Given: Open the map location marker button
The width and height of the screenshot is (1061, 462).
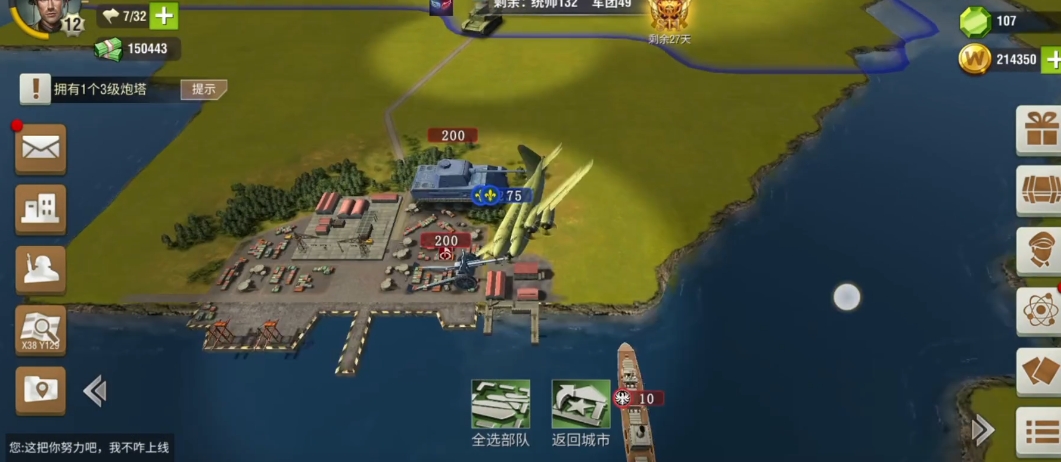Looking at the screenshot, I should click(40, 390).
